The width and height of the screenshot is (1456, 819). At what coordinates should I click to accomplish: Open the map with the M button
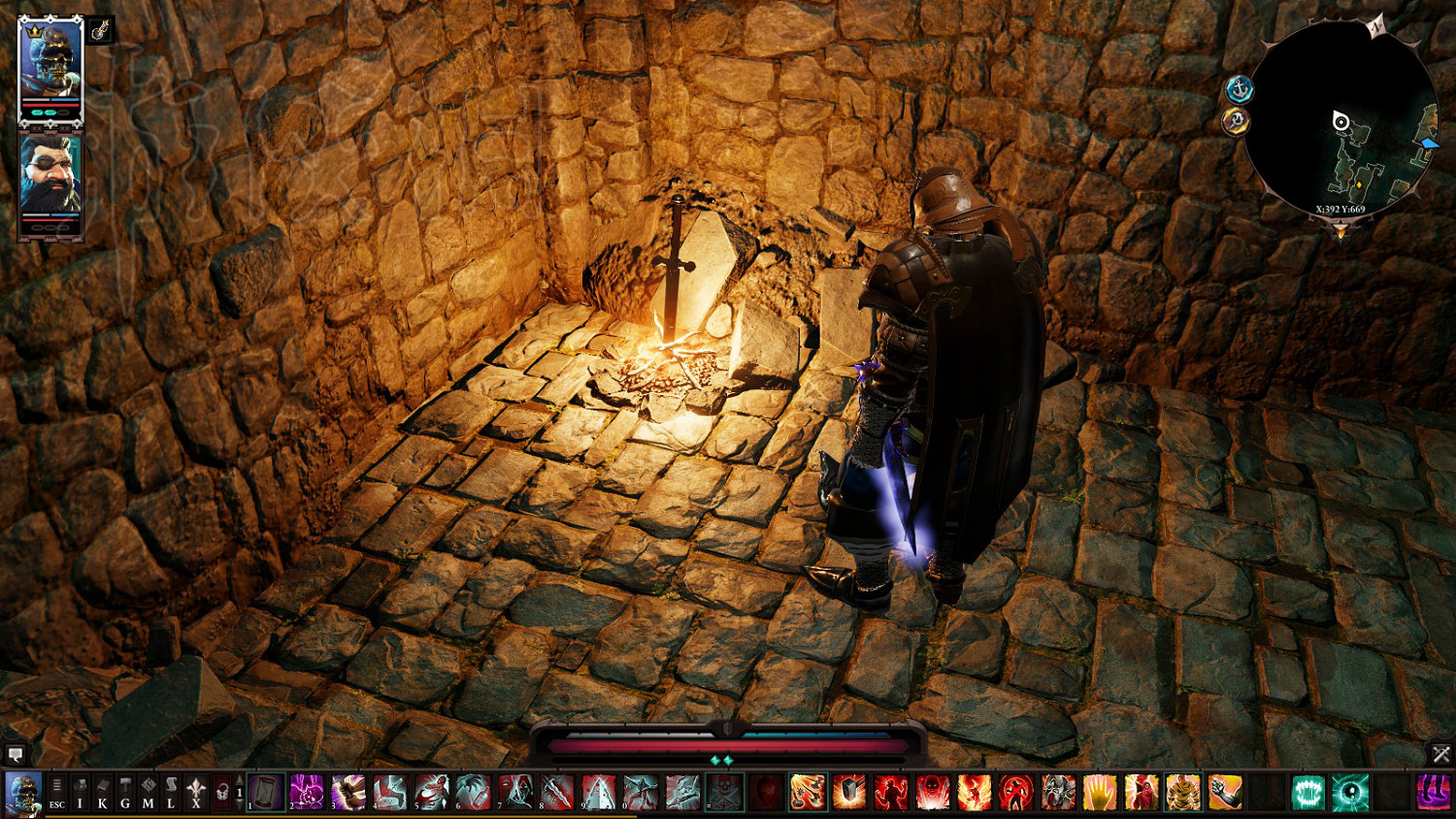[148, 792]
